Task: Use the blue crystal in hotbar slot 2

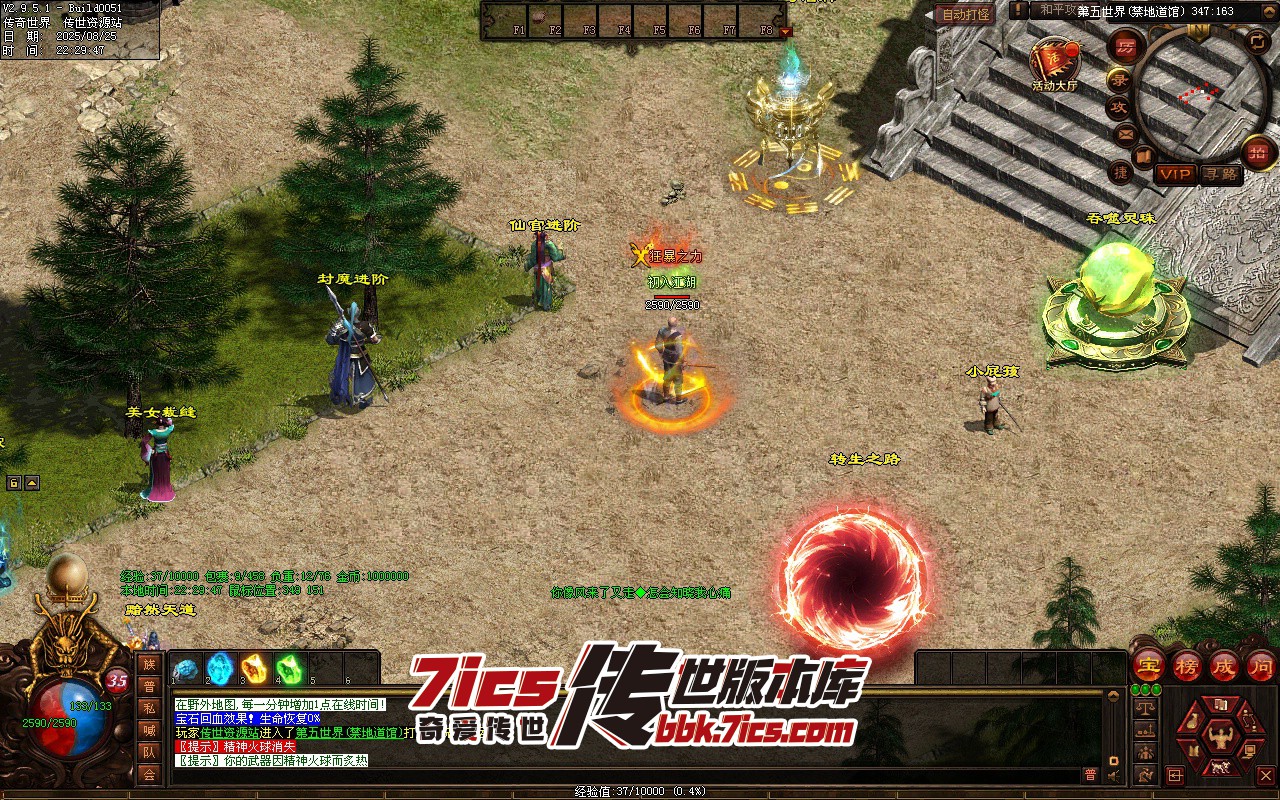Action: (220, 668)
